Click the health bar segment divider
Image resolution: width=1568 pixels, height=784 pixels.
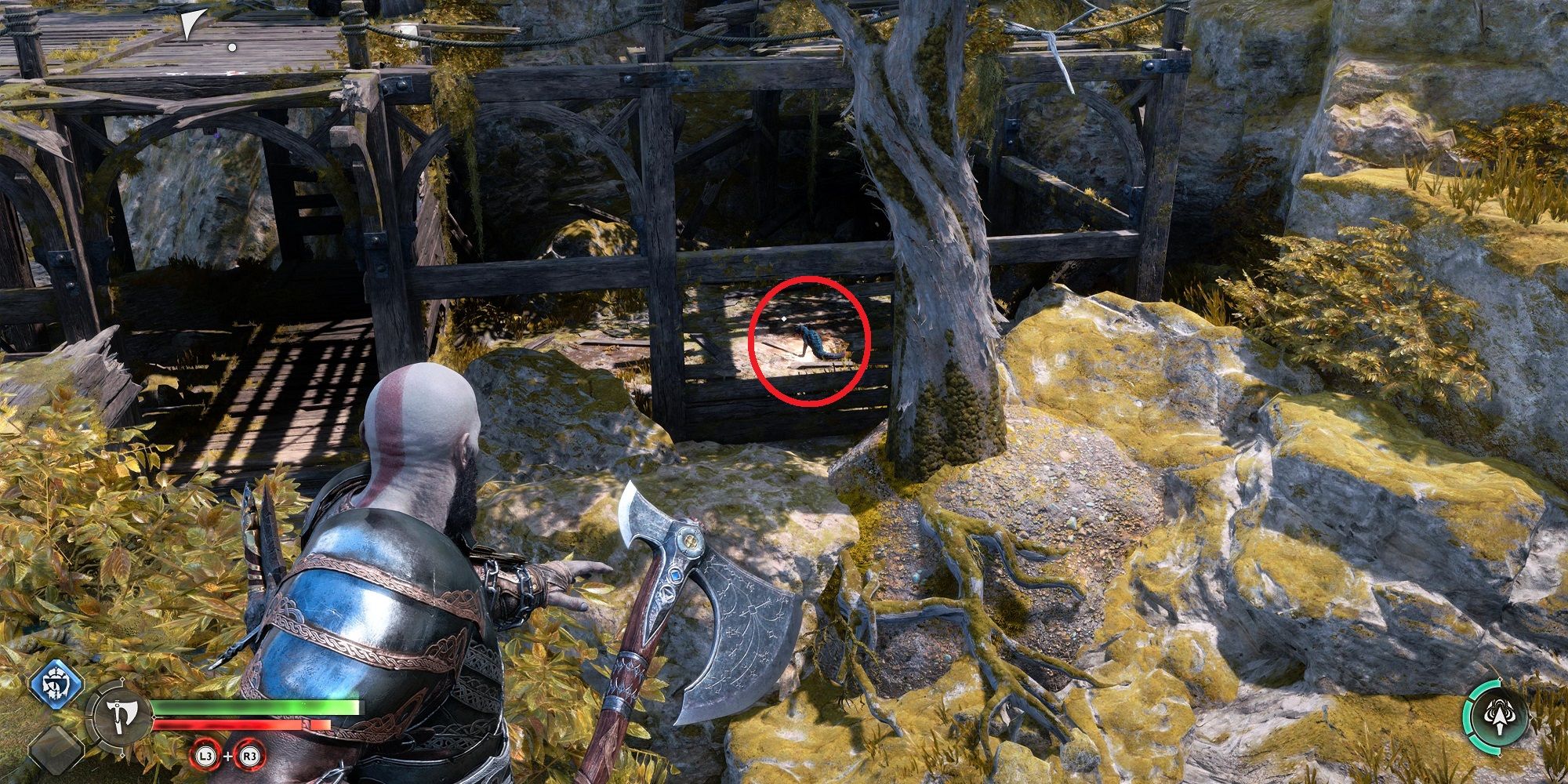click(x=154, y=717)
